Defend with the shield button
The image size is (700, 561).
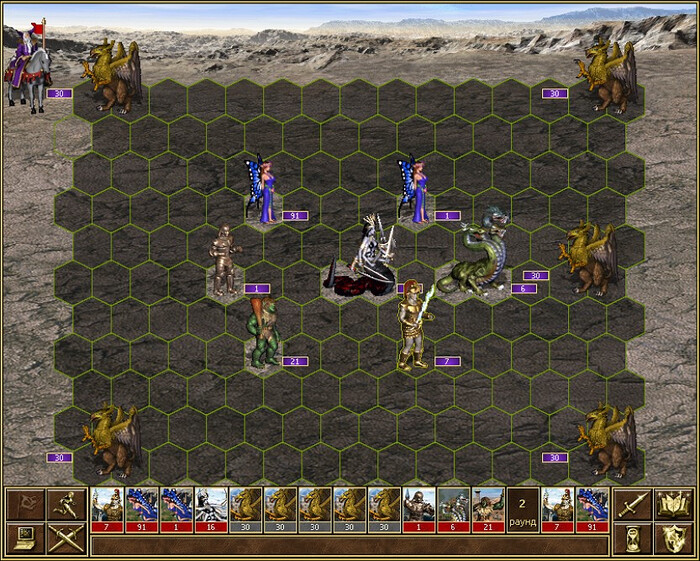(x=672, y=538)
